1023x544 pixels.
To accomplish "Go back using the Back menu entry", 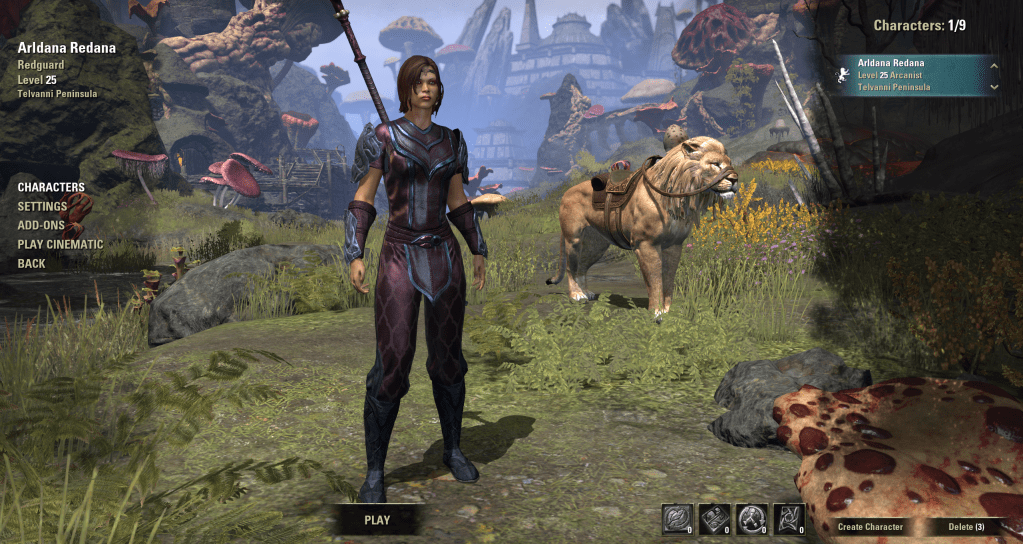I will (31, 263).
